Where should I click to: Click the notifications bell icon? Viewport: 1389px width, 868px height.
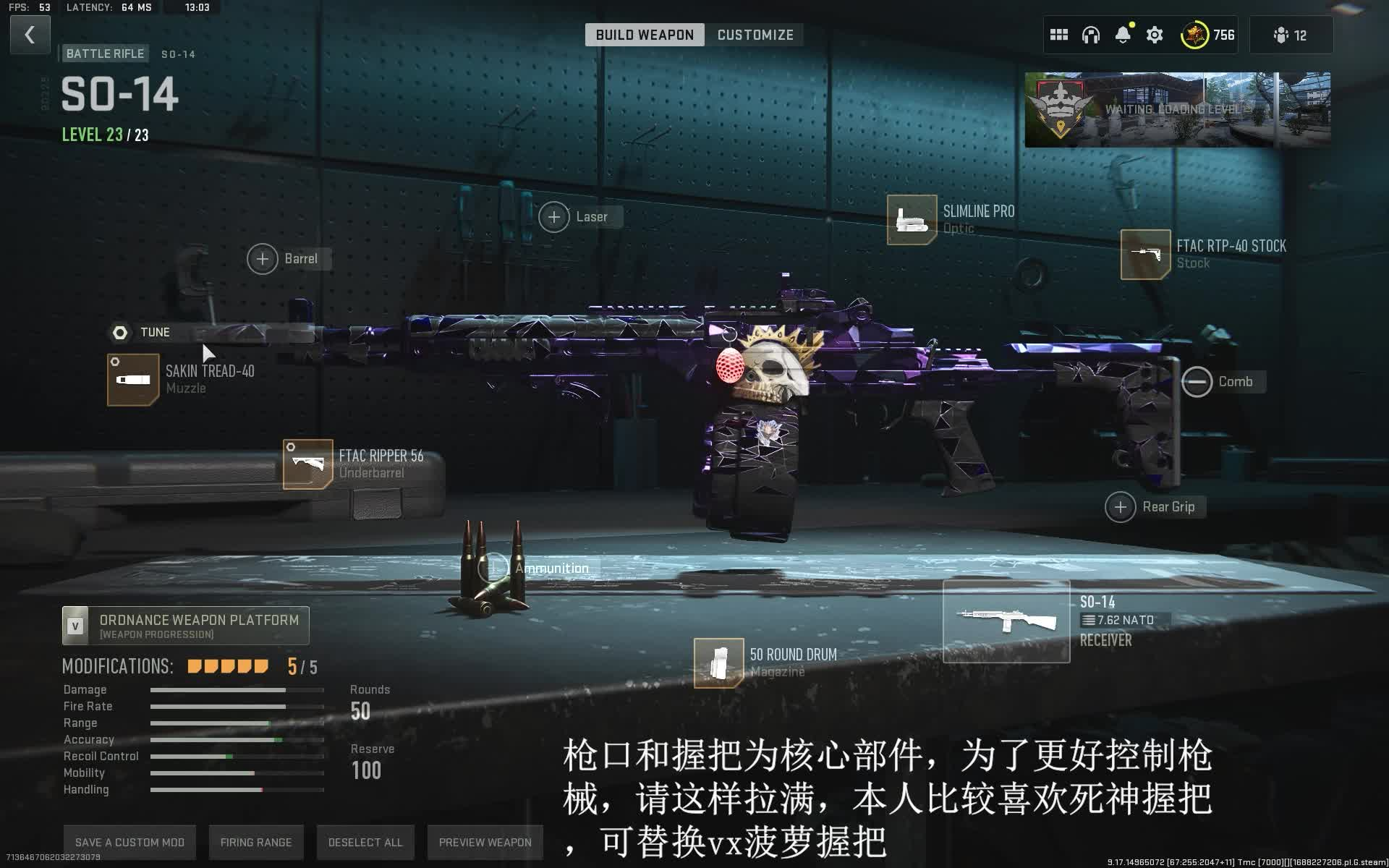1123,34
